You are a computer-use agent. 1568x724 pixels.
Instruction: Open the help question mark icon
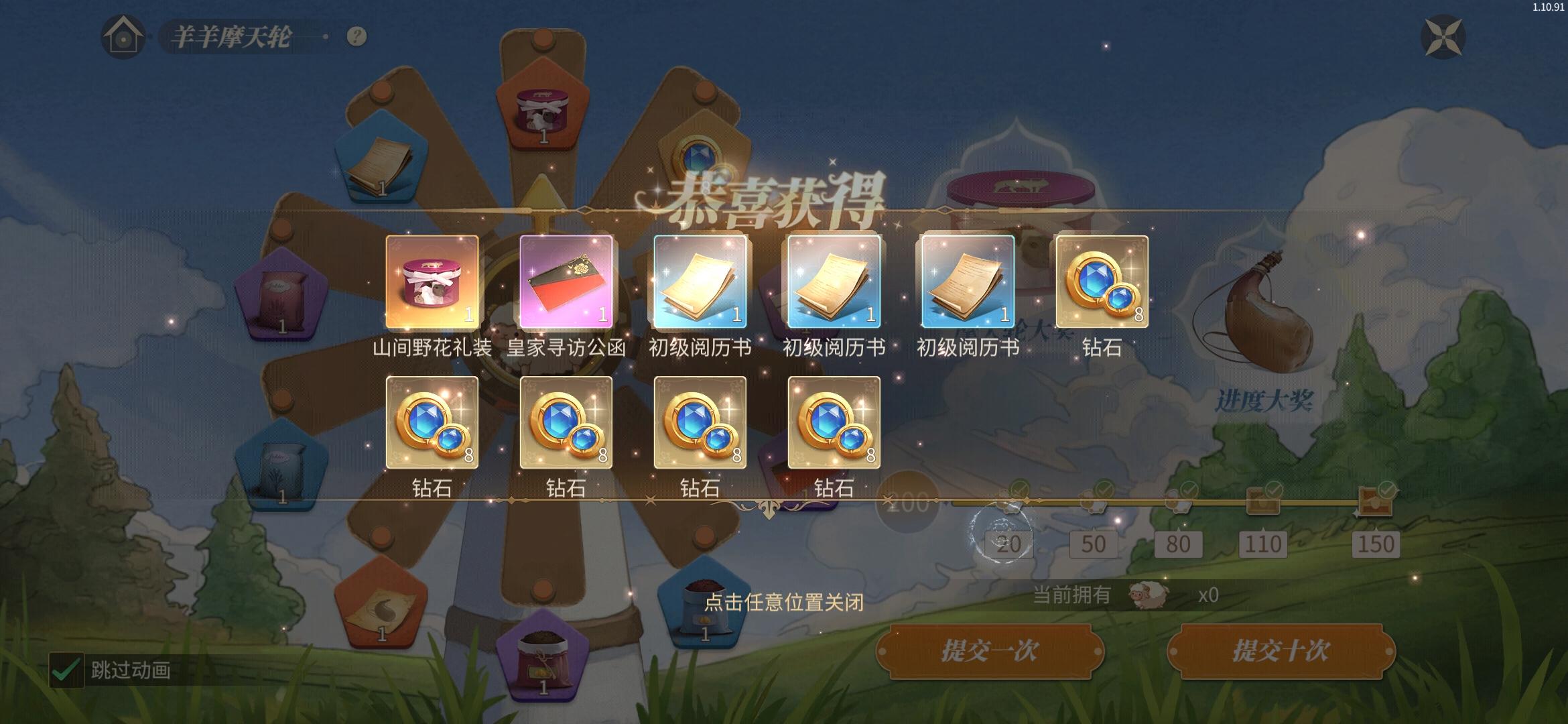click(353, 37)
